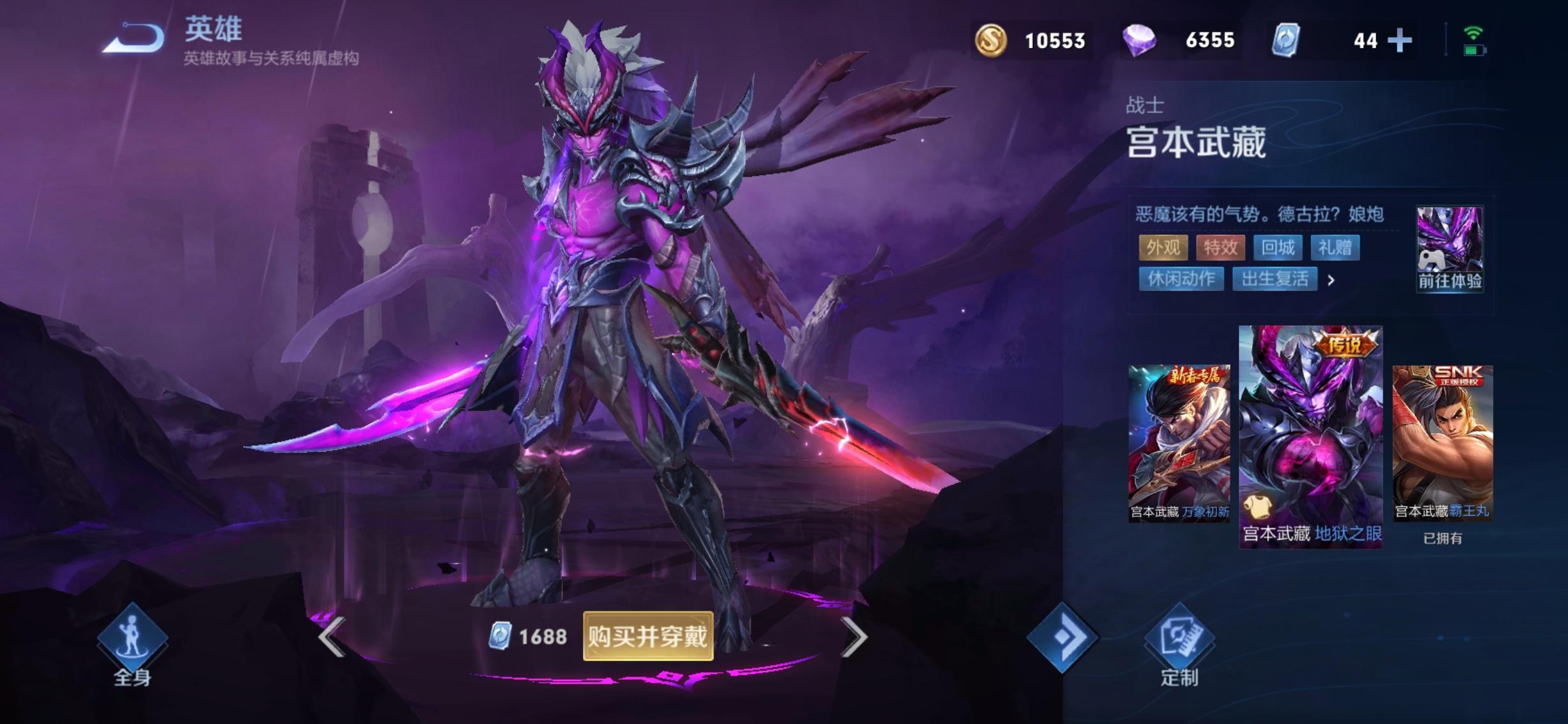Choose the 霸王丸 SNK skin card

pyautogui.click(x=1443, y=443)
